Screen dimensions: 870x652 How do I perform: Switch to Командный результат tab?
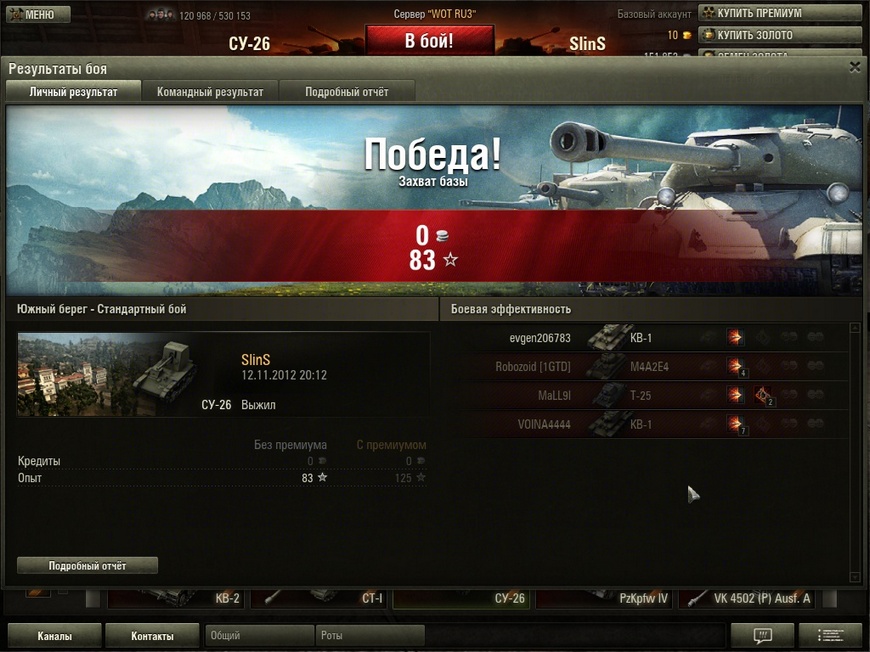[x=210, y=92]
